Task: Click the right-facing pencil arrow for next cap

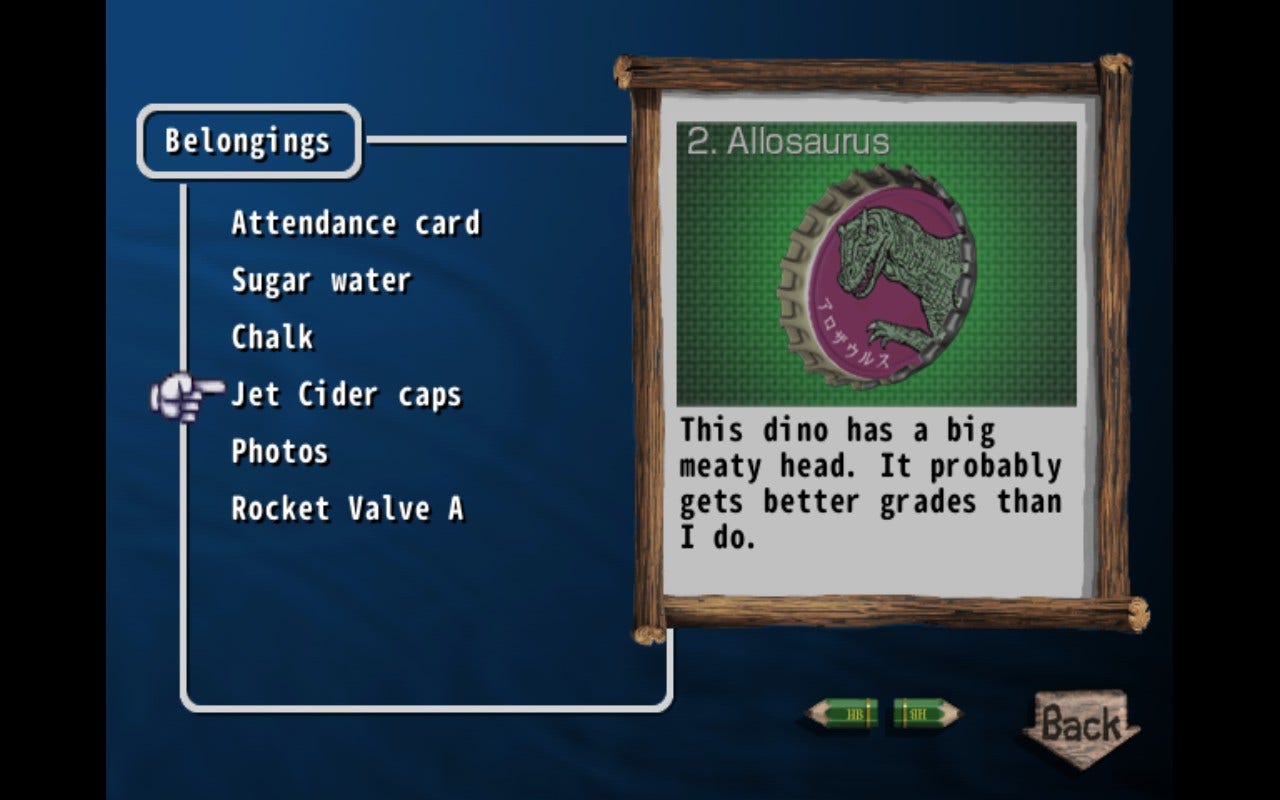Action: pos(925,715)
